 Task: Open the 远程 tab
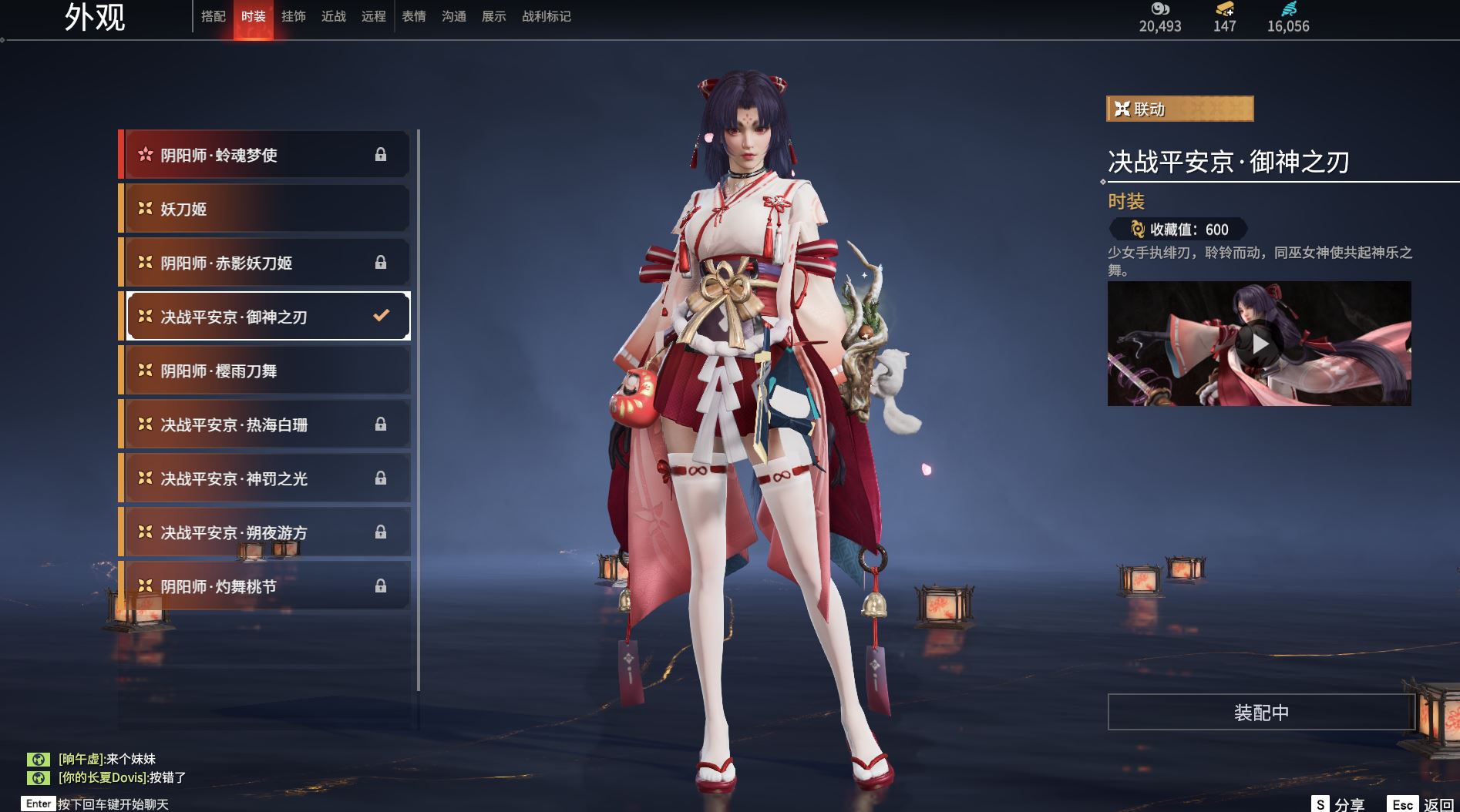374,16
